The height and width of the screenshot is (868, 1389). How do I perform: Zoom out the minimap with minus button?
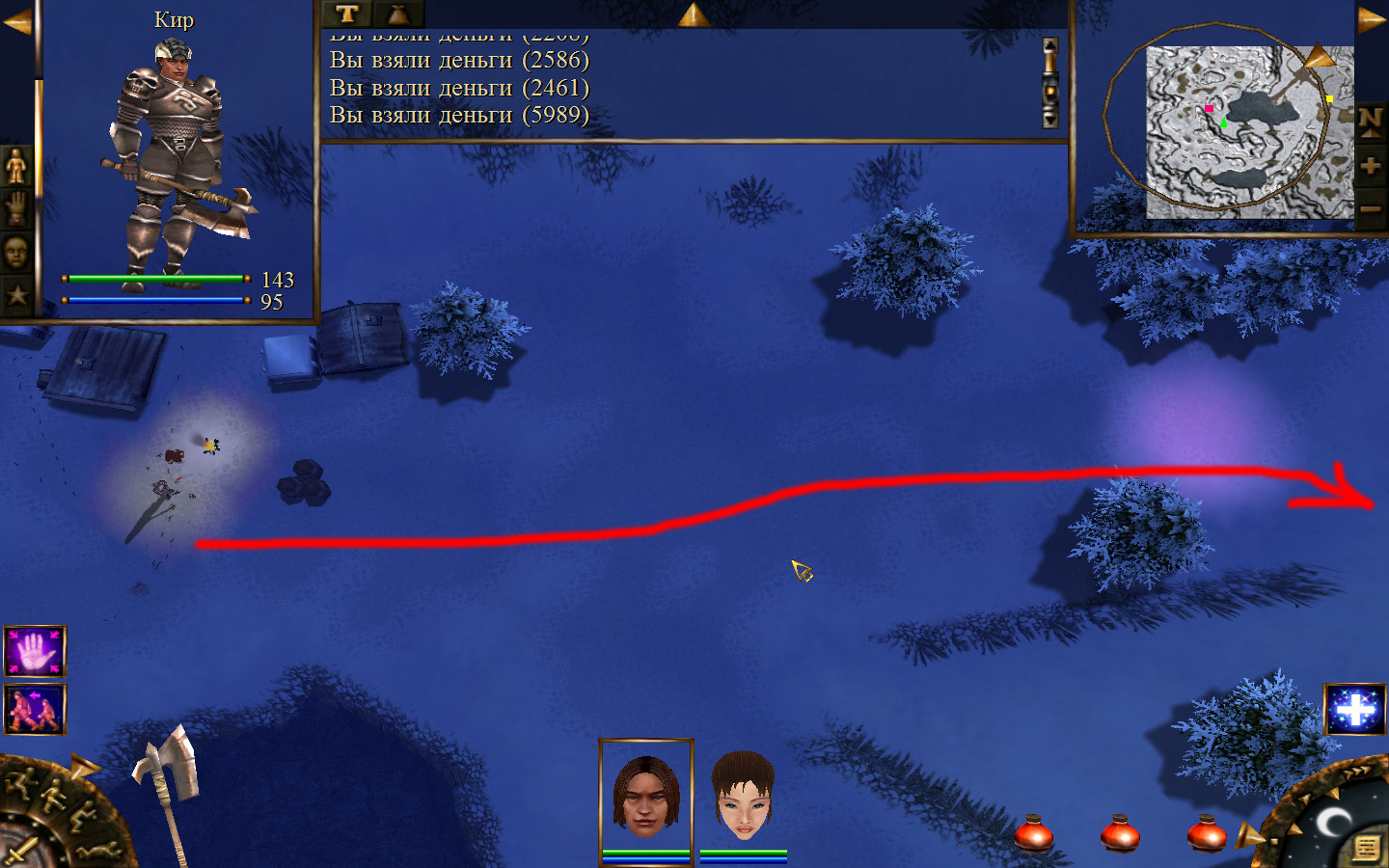click(x=1370, y=208)
